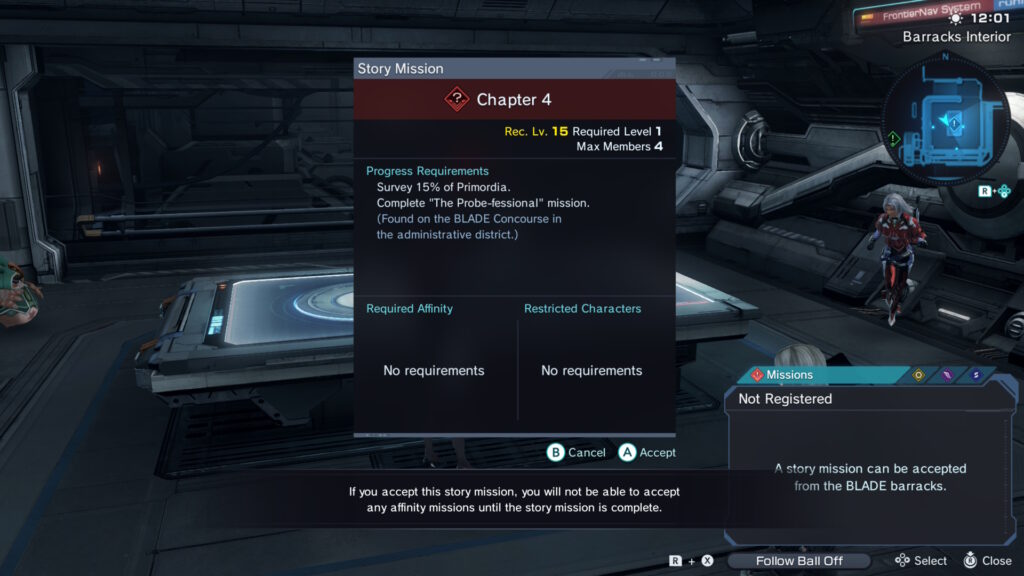
Task: Open the circular minimap
Action: [946, 123]
